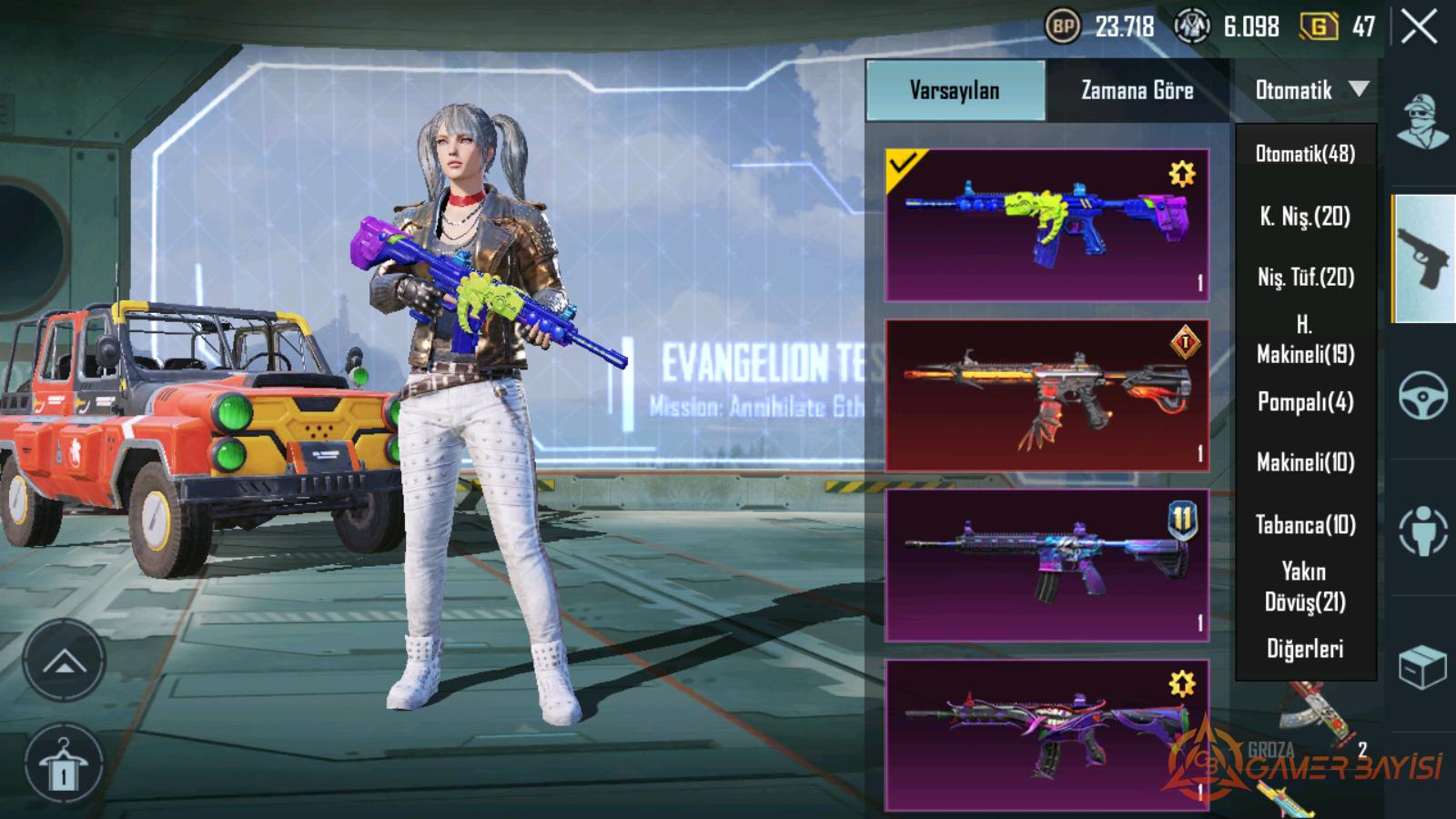Switch to the Varsayılan sorting tab
The image size is (1456, 819).
point(955,90)
